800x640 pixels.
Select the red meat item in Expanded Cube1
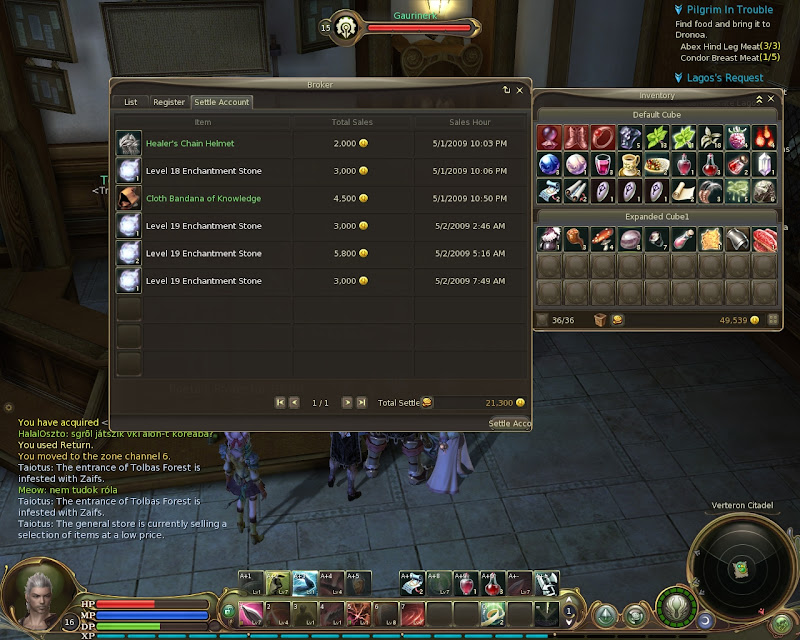[x=764, y=238]
